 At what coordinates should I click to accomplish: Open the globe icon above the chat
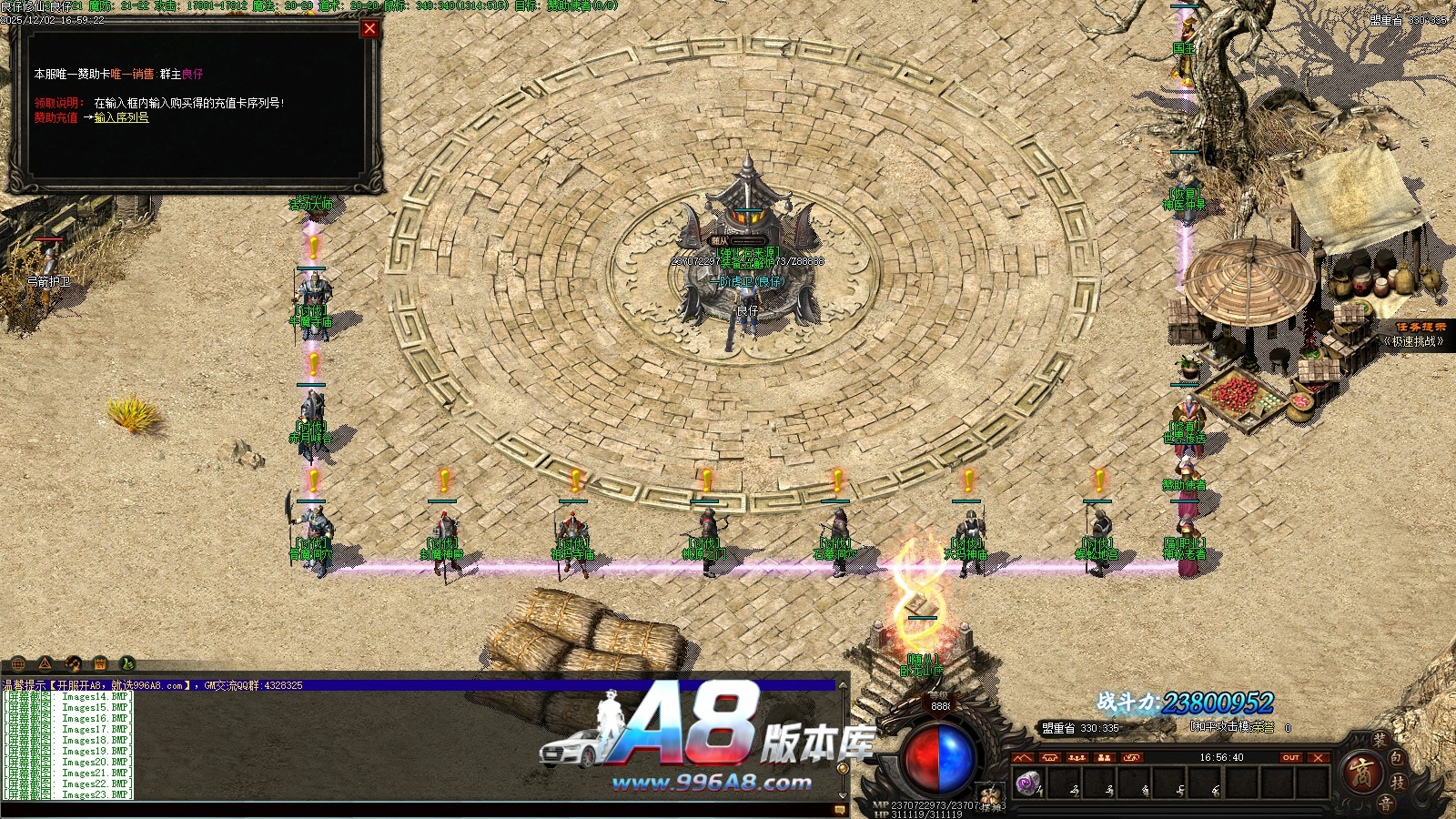pyautogui.click(x=18, y=663)
